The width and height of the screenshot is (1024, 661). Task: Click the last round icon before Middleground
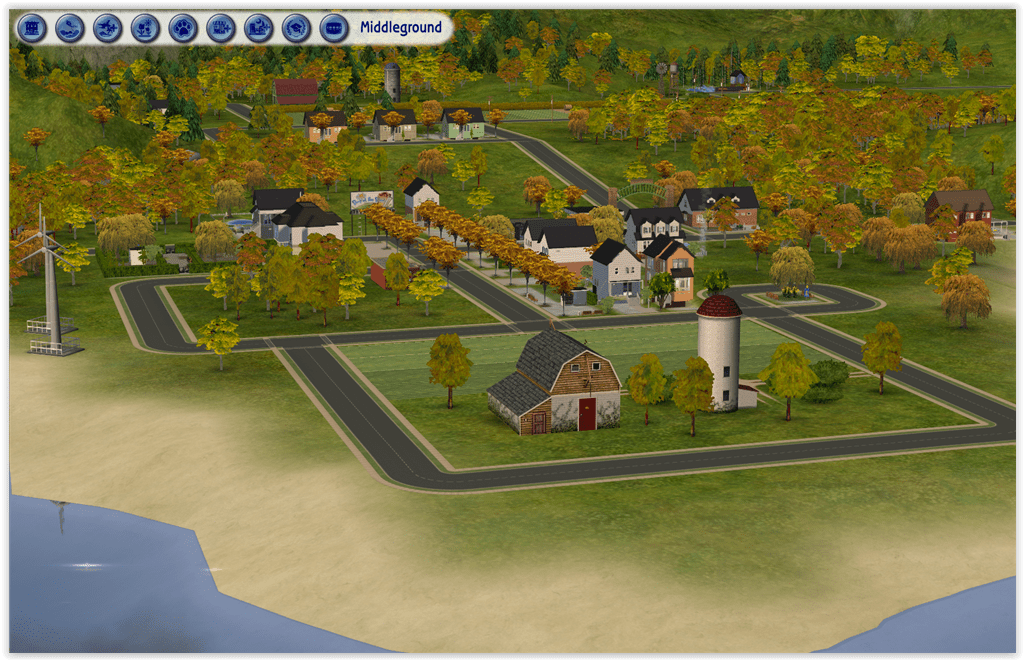(x=334, y=28)
